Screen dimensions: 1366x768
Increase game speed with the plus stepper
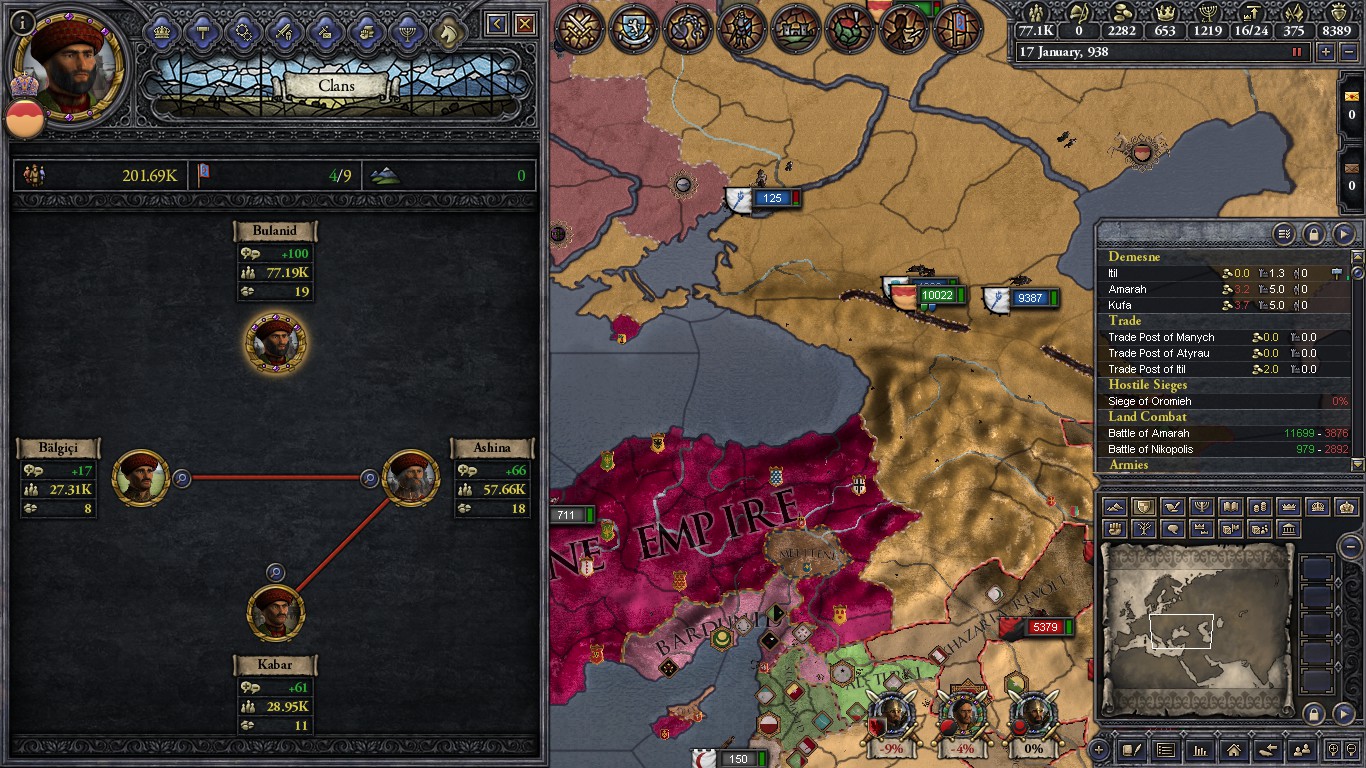(x=1325, y=52)
